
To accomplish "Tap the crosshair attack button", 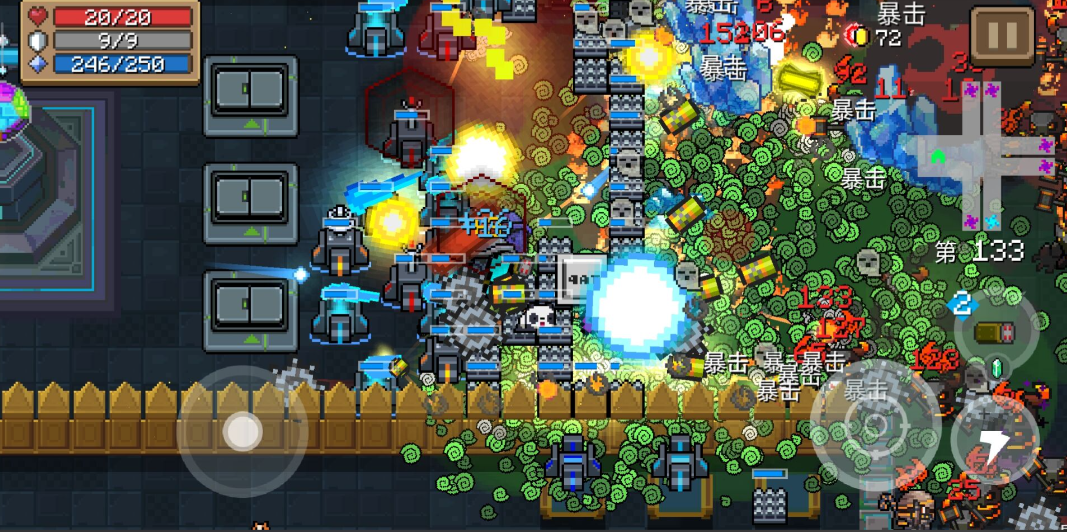I will 868,422.
